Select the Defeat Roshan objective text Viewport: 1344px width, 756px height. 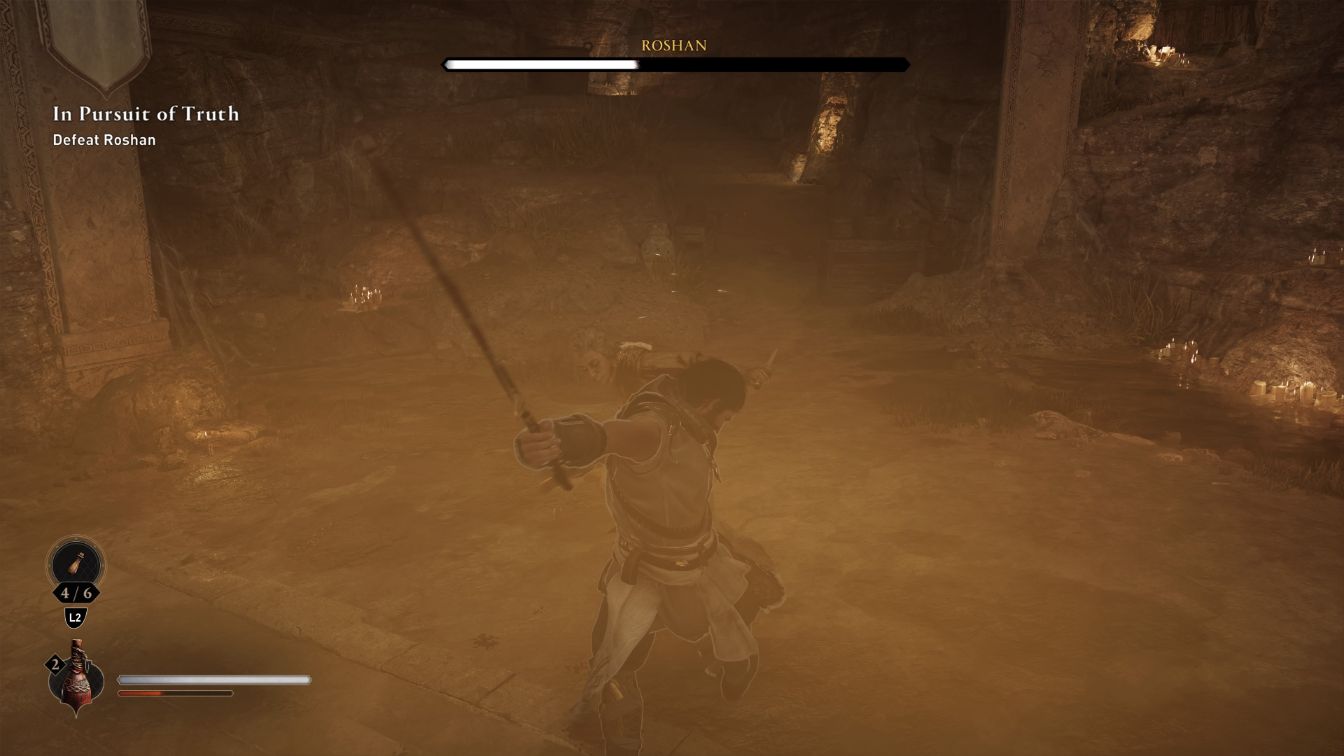click(x=104, y=140)
